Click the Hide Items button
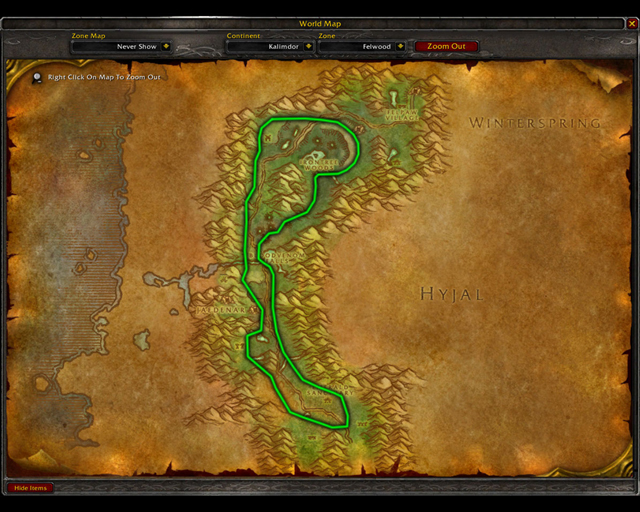Viewport: 640px width, 512px height. [x=30, y=488]
